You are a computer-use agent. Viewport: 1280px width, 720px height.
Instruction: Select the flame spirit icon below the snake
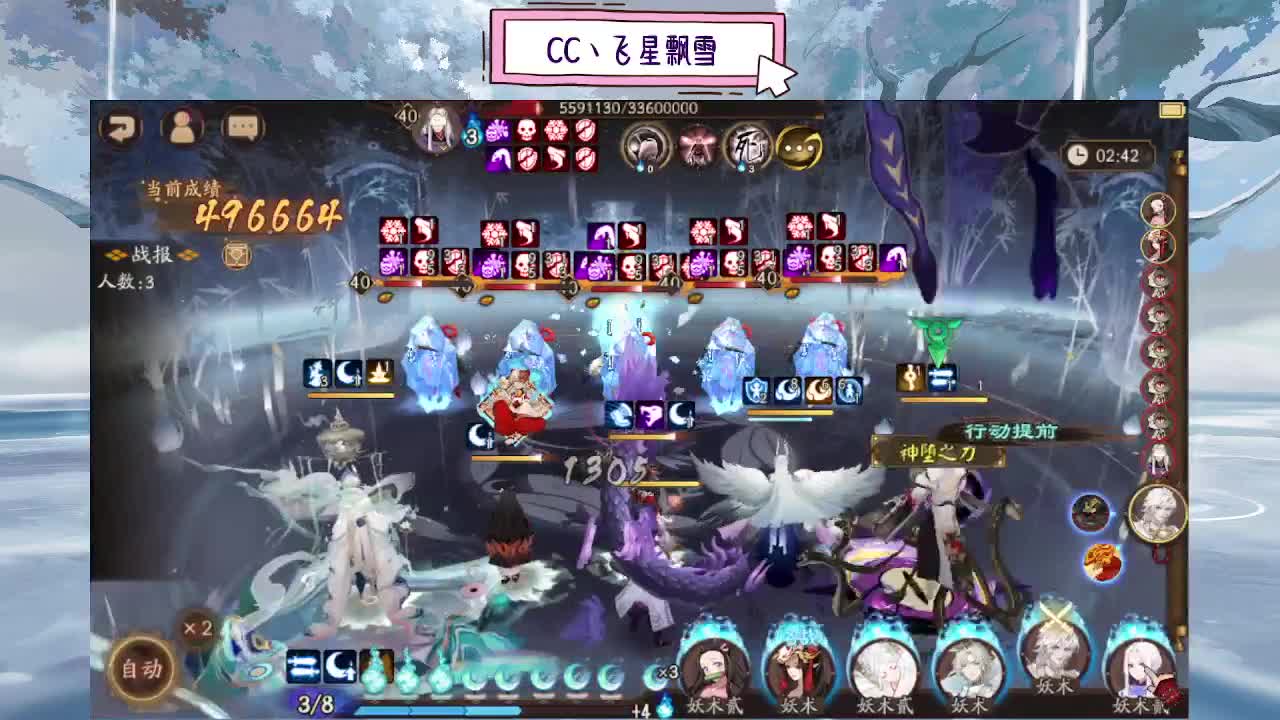[x=1103, y=563]
